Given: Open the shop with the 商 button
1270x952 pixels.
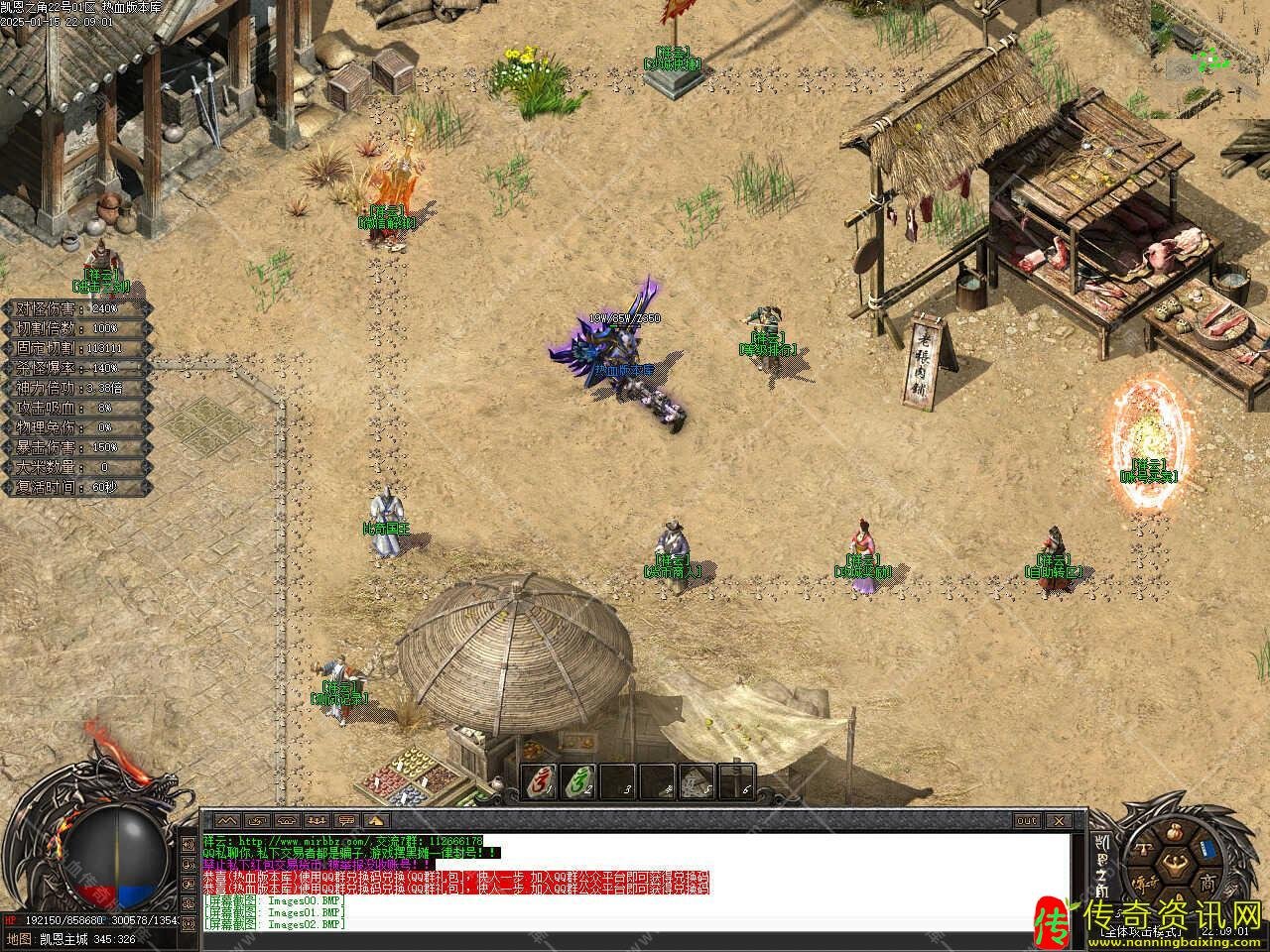Looking at the screenshot, I should point(1206,882).
